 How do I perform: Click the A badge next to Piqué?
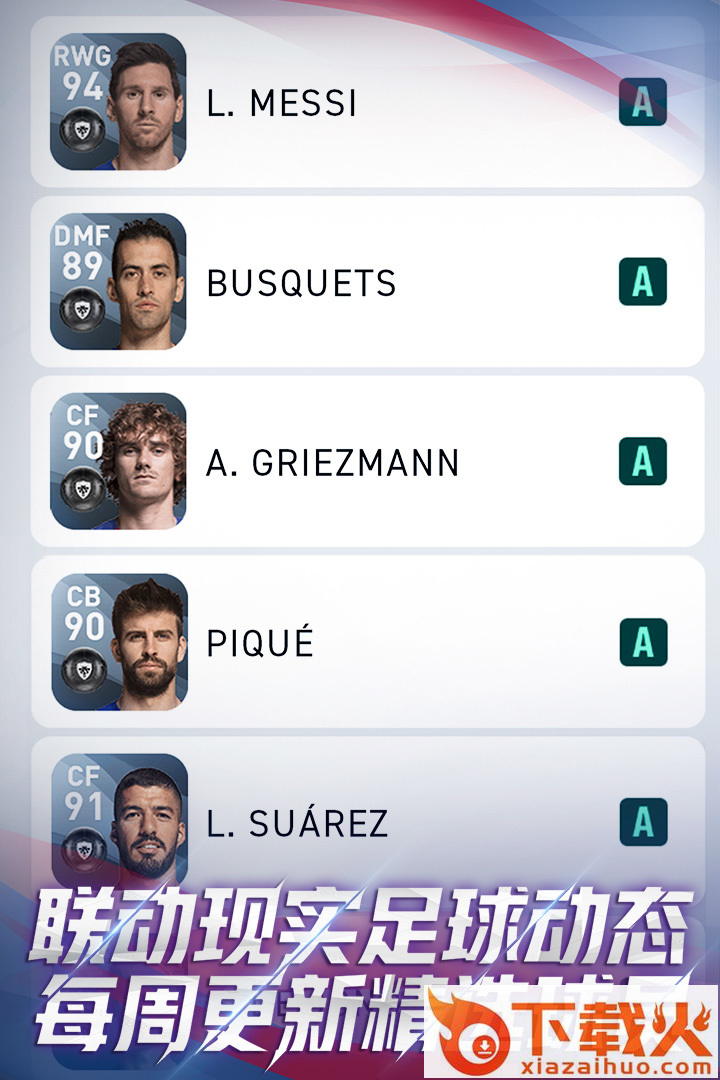coord(642,642)
